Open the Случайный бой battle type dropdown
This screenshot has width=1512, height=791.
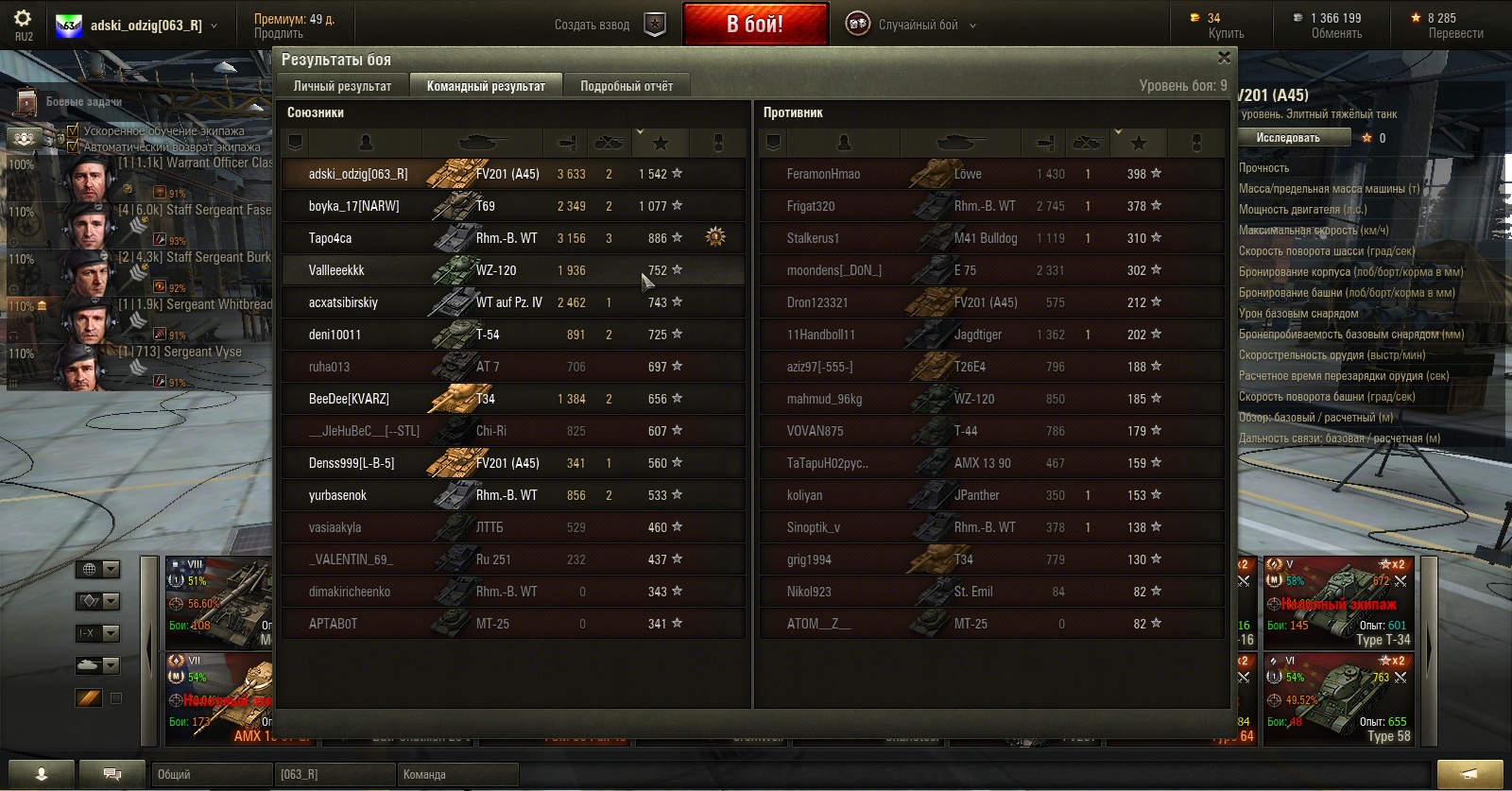pos(913,26)
